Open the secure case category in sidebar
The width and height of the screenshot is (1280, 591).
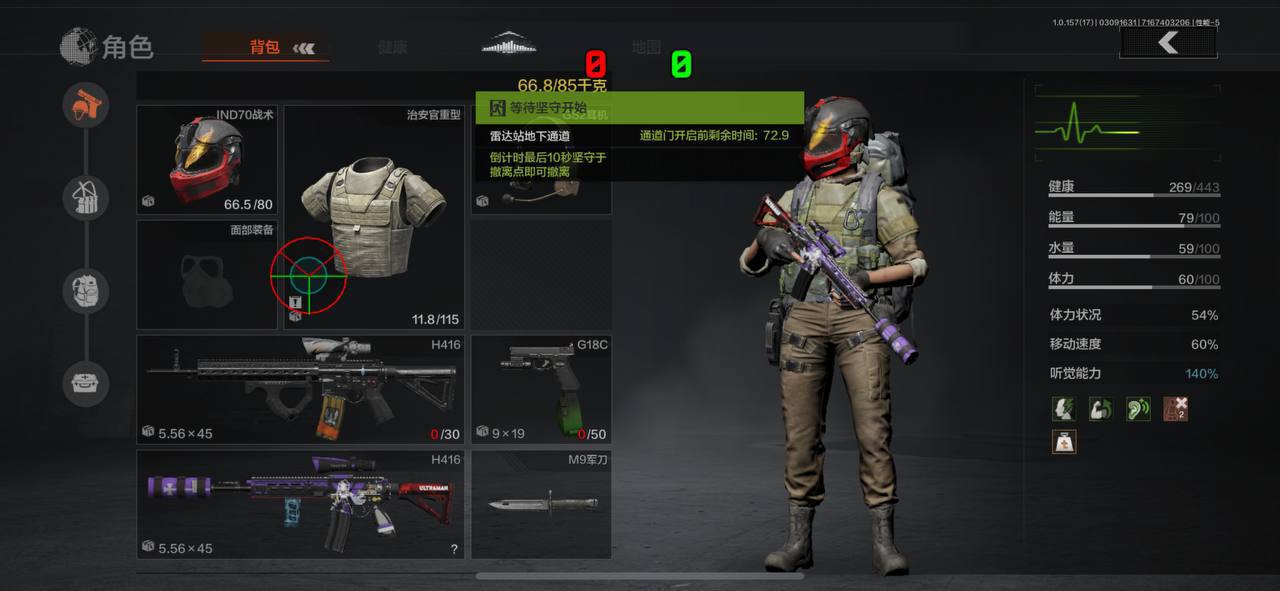point(86,383)
